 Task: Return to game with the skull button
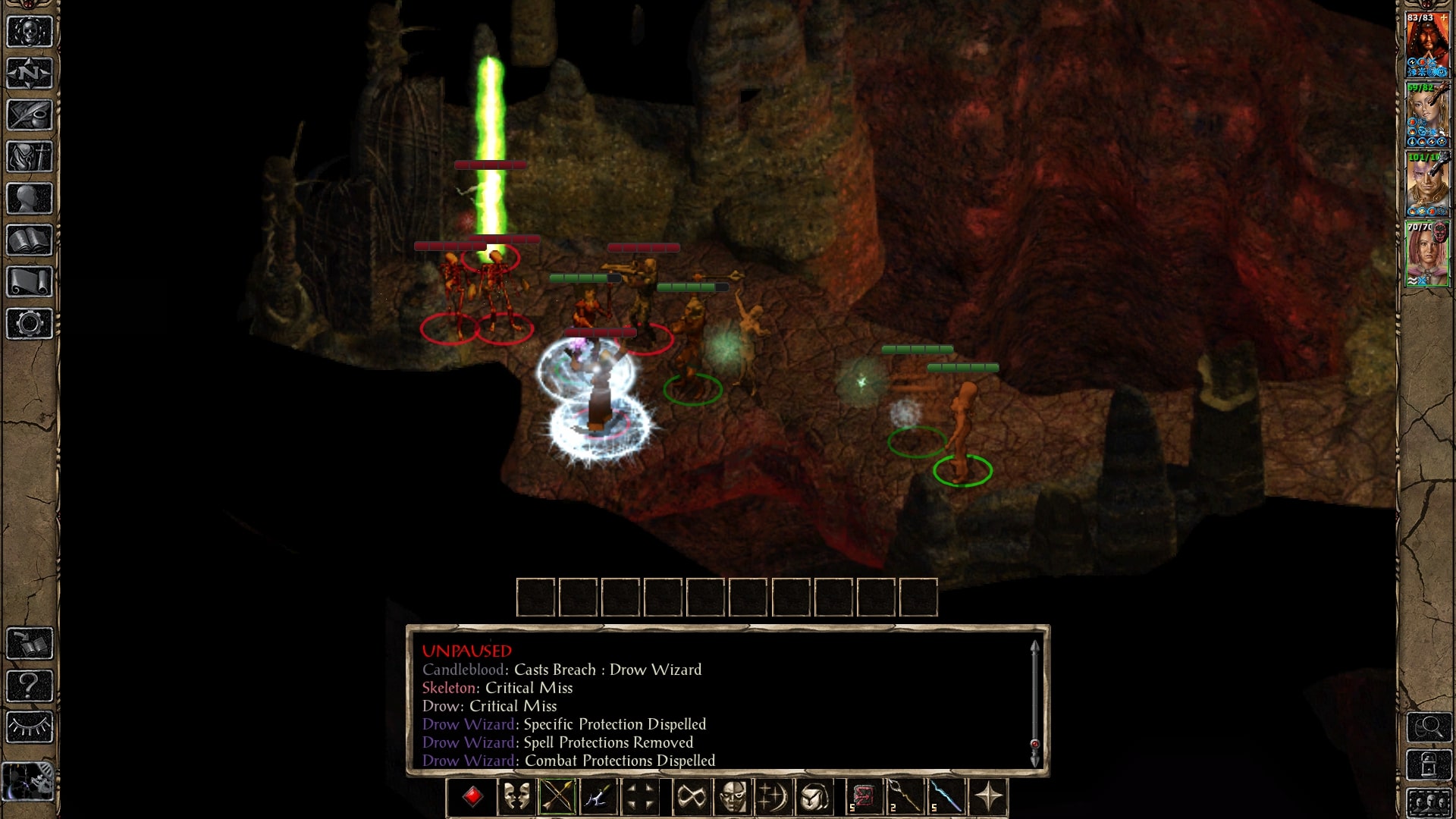[x=30, y=32]
